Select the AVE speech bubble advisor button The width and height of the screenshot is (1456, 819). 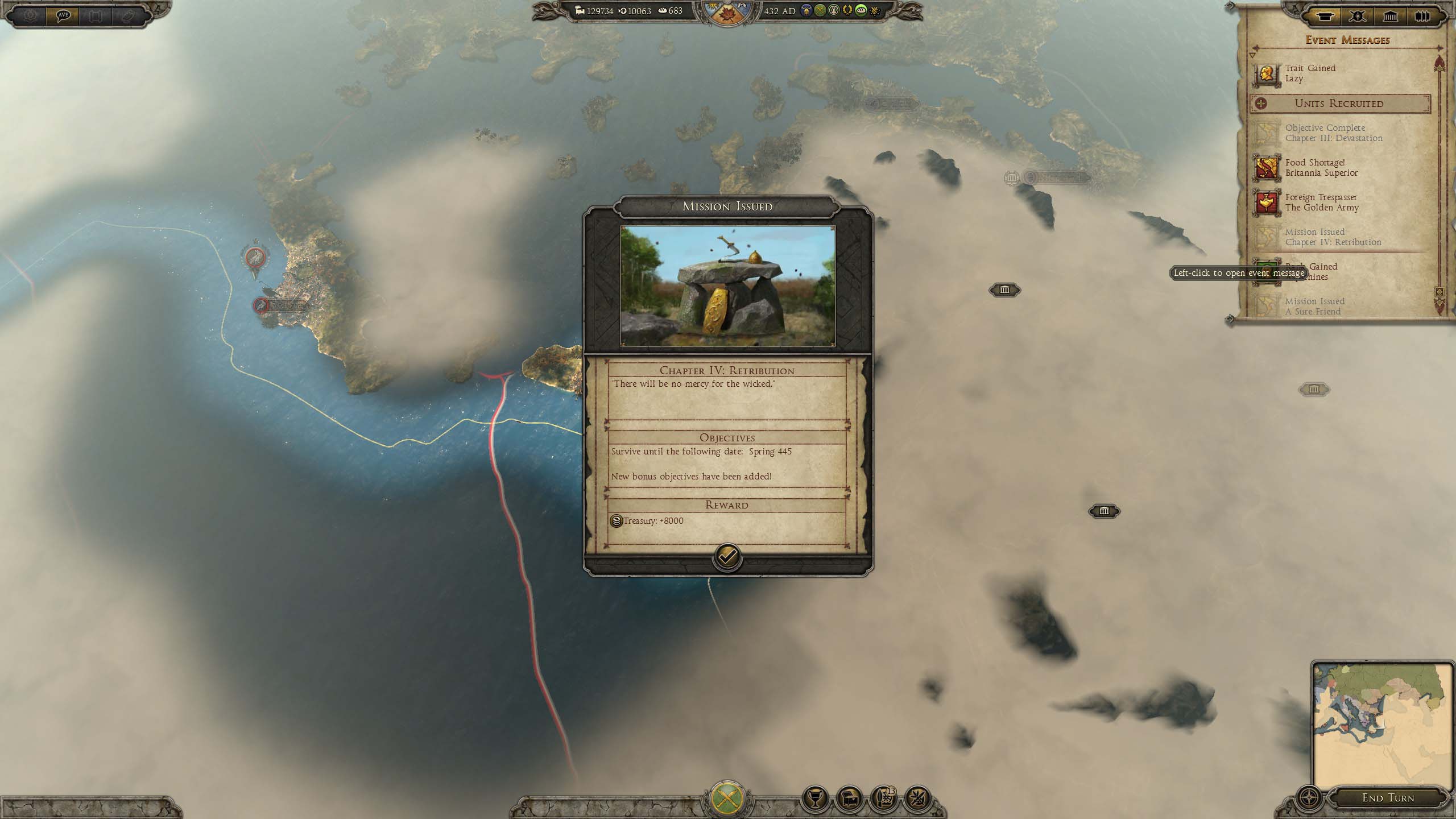tap(63, 15)
